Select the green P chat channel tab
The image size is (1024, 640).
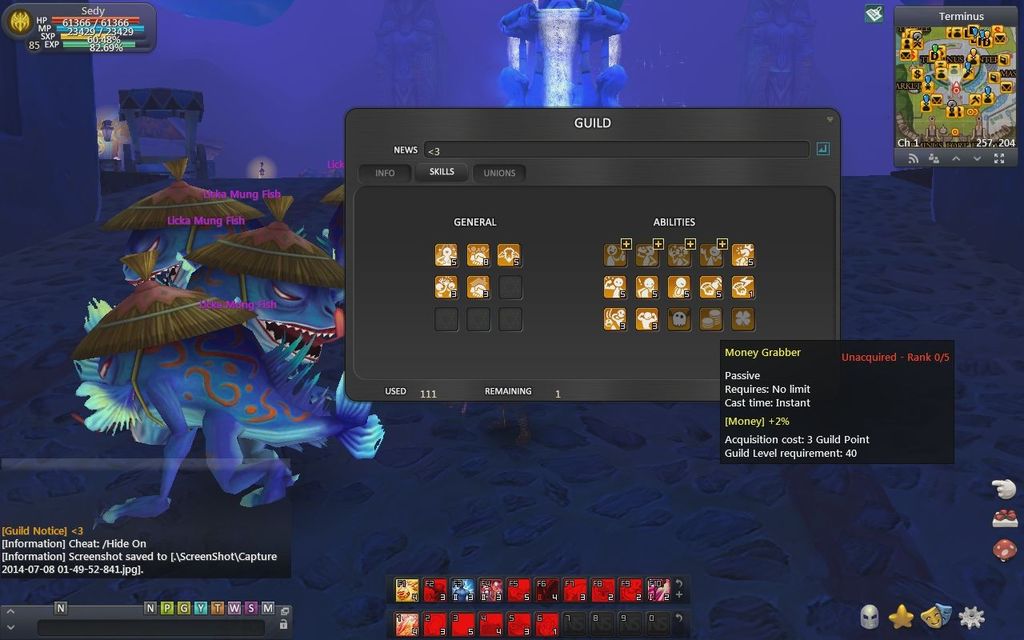click(166, 608)
